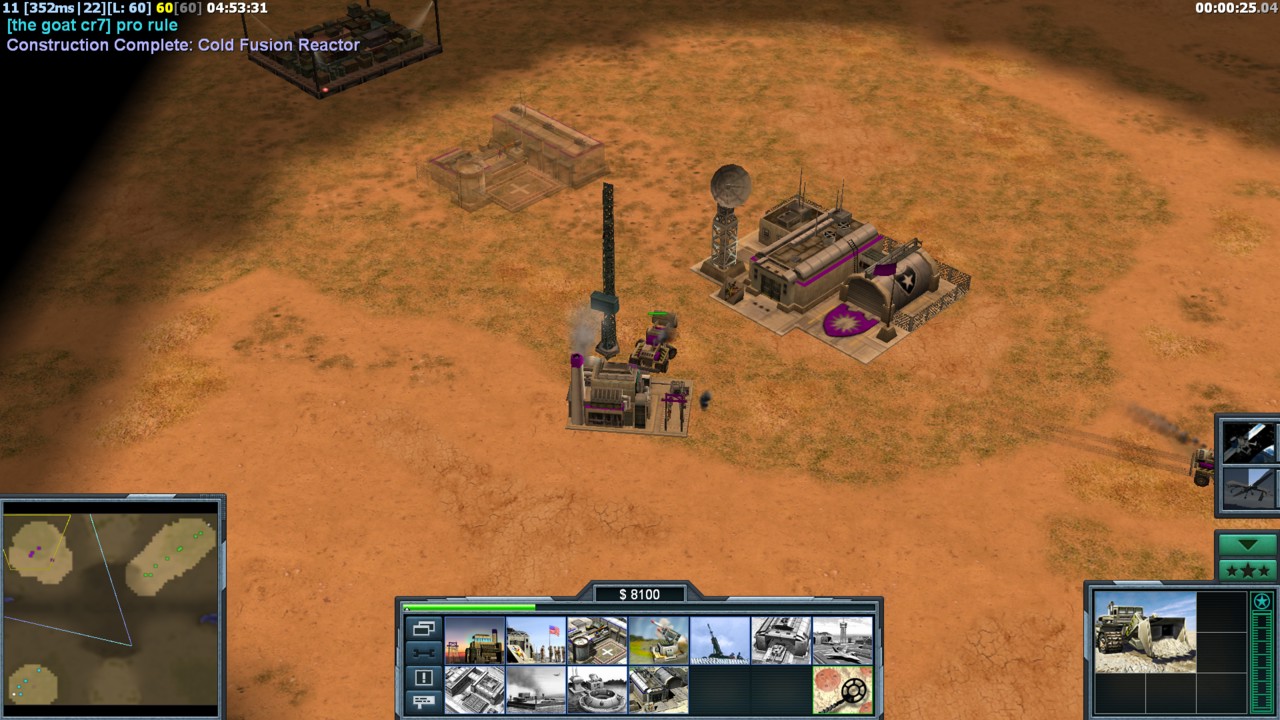Build a War Factory
Viewport: 1280px width, 720px height.
point(781,640)
